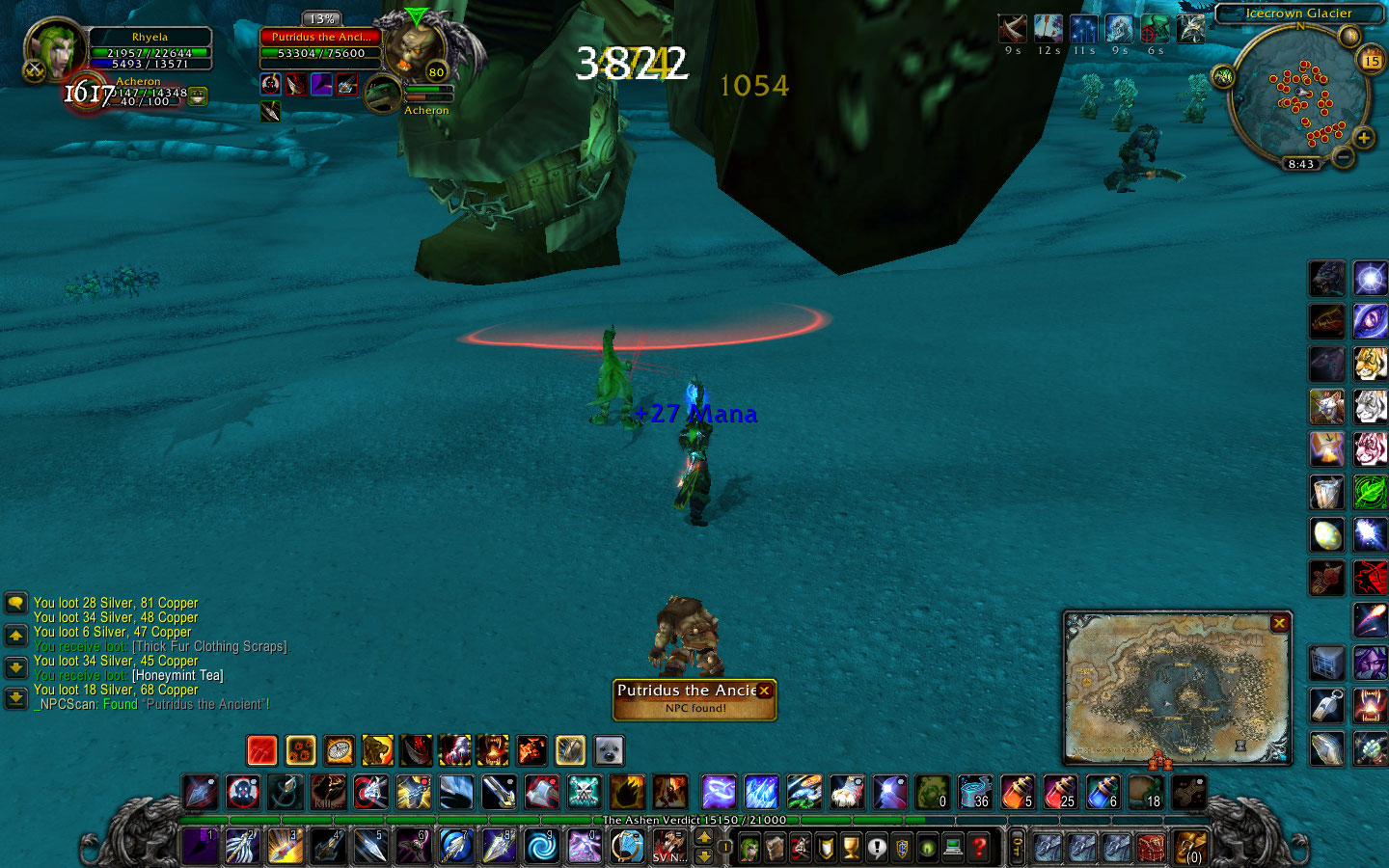This screenshot has height=868, width=1389.
Task: Open the help request question mark
Action: (979, 848)
